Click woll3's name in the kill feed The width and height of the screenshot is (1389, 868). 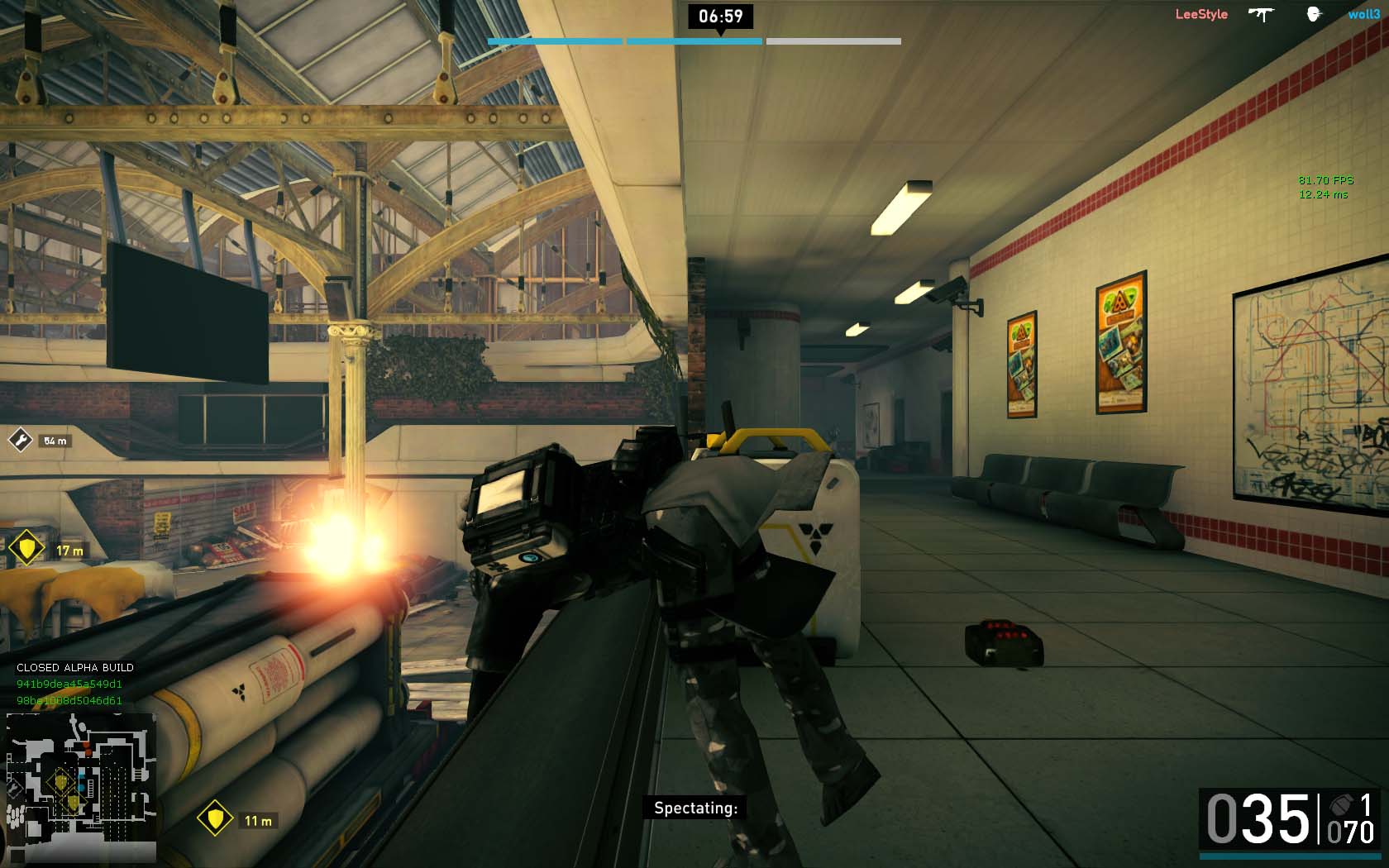click(x=1363, y=14)
